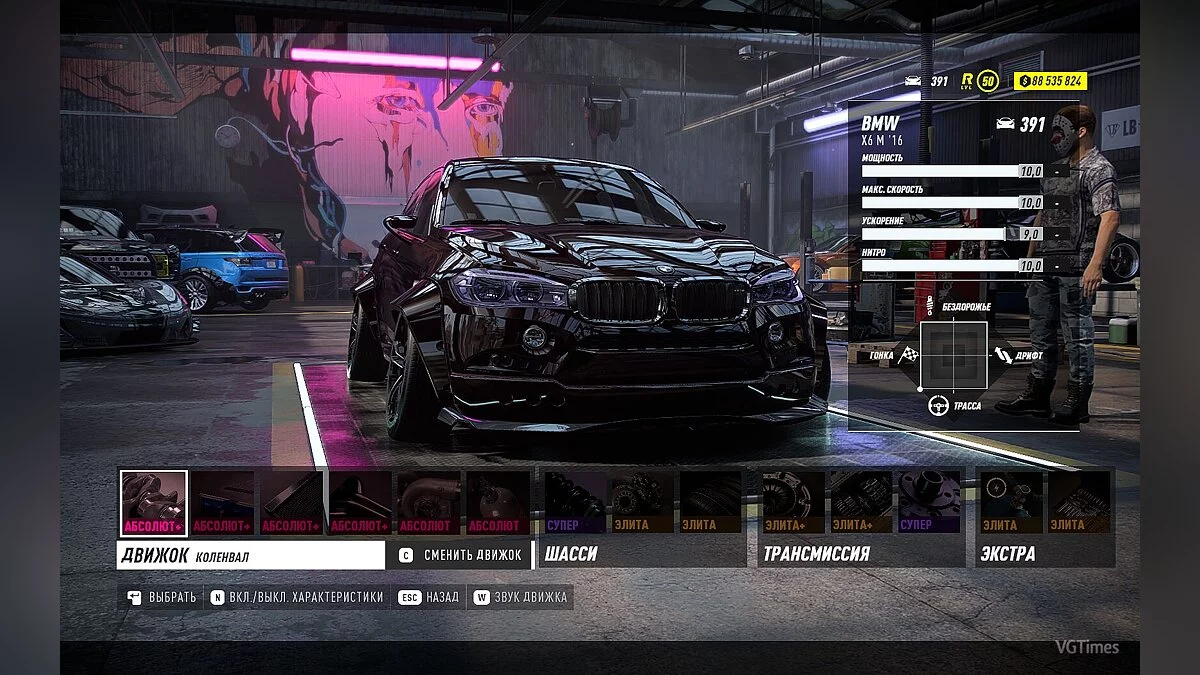Switch to the Экстра category
Screen dimensions: 1200x675
tap(1007, 553)
